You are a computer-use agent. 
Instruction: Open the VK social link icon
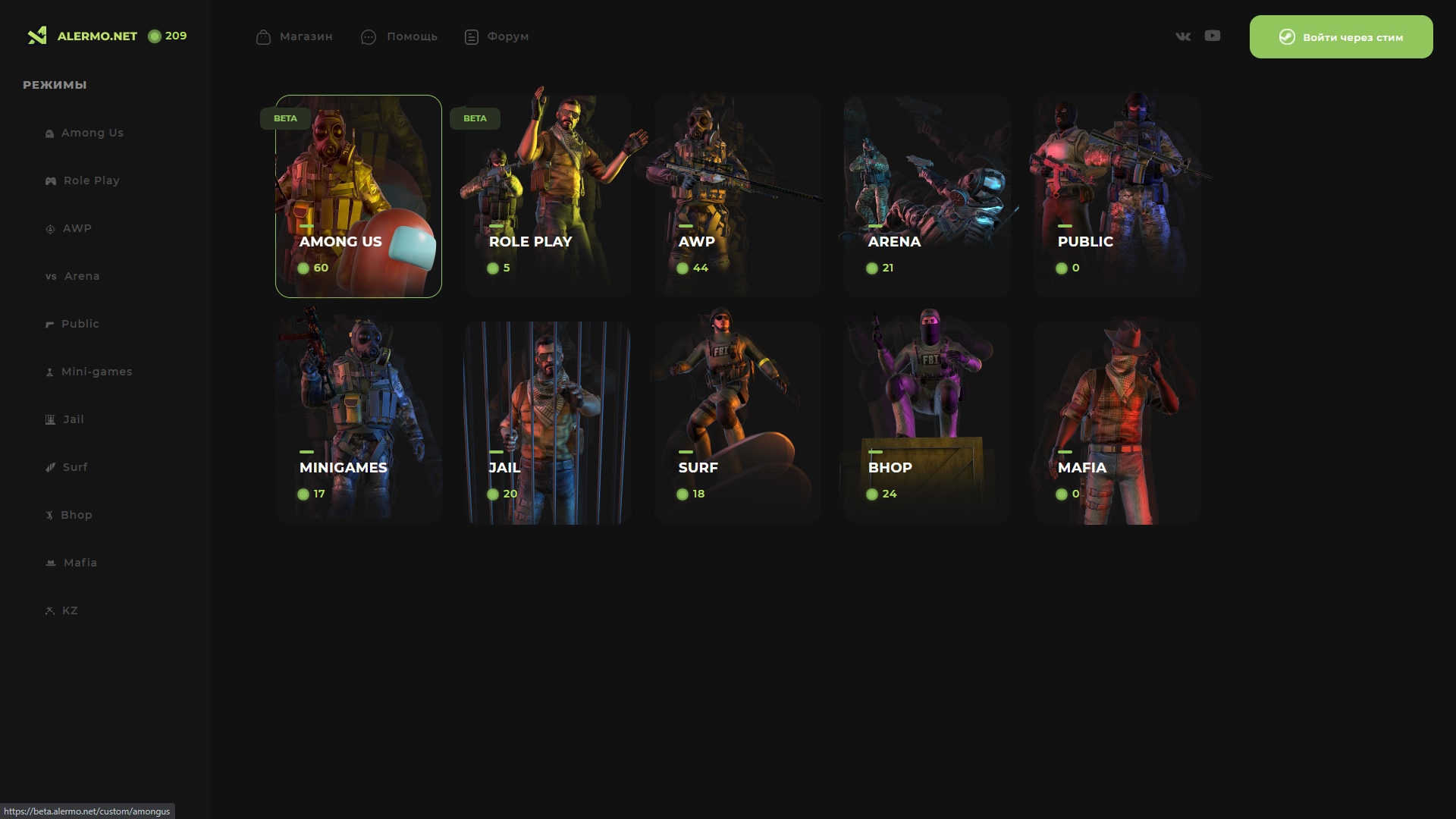pyautogui.click(x=1183, y=36)
